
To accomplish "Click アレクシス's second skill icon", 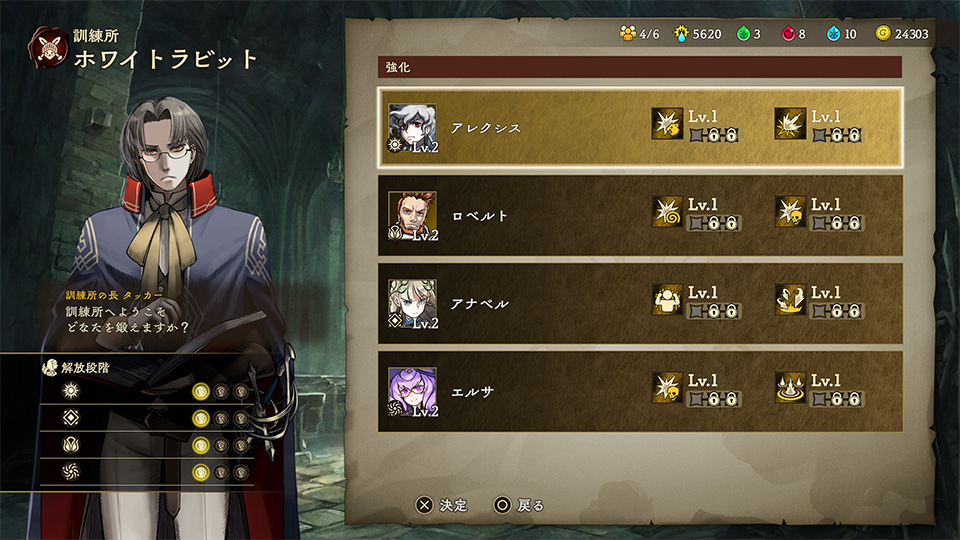I will (x=790, y=124).
